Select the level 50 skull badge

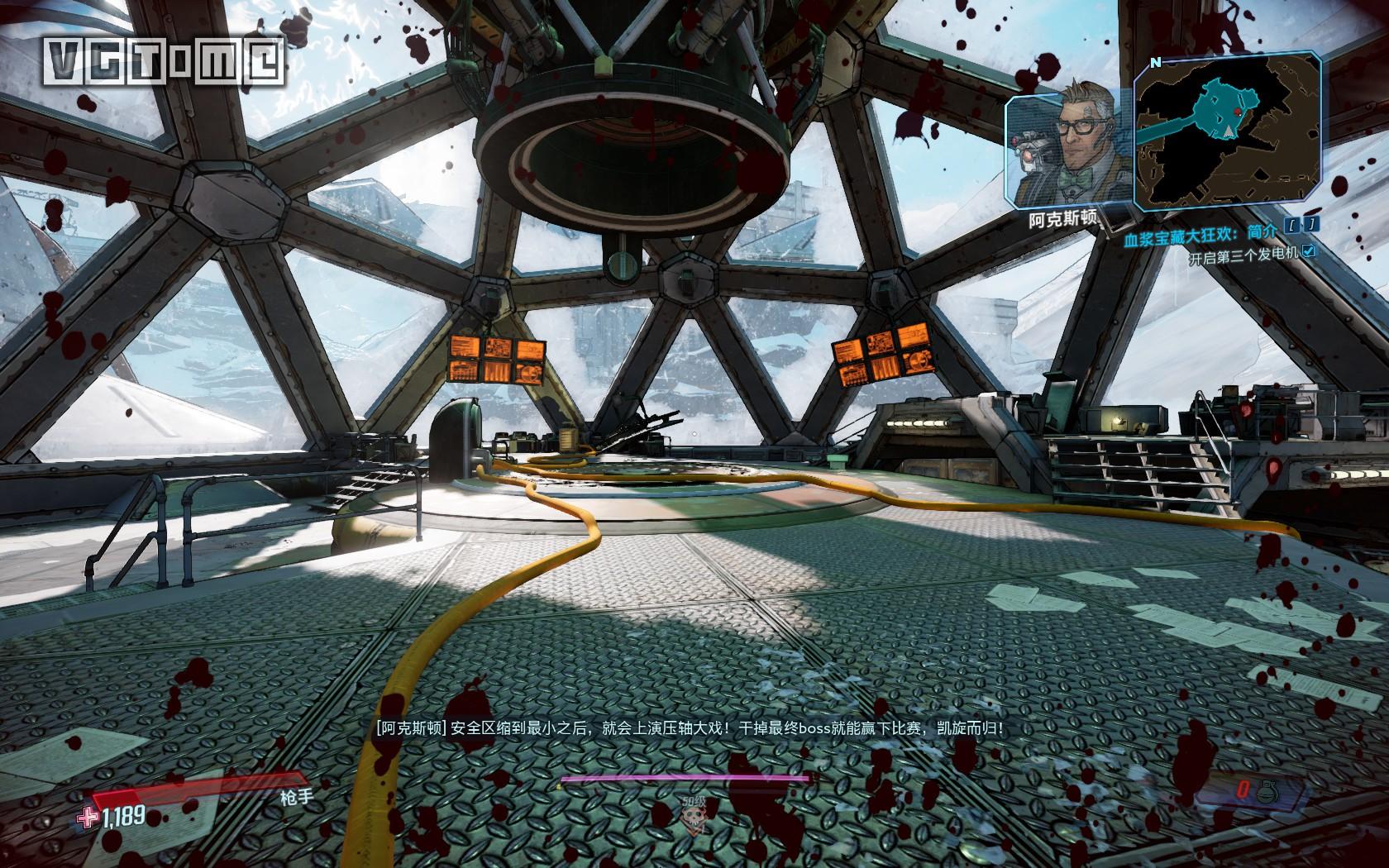click(x=694, y=819)
